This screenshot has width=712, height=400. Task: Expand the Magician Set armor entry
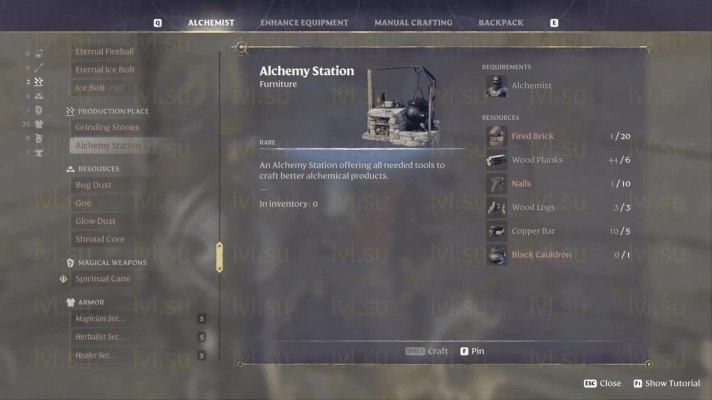click(100, 319)
